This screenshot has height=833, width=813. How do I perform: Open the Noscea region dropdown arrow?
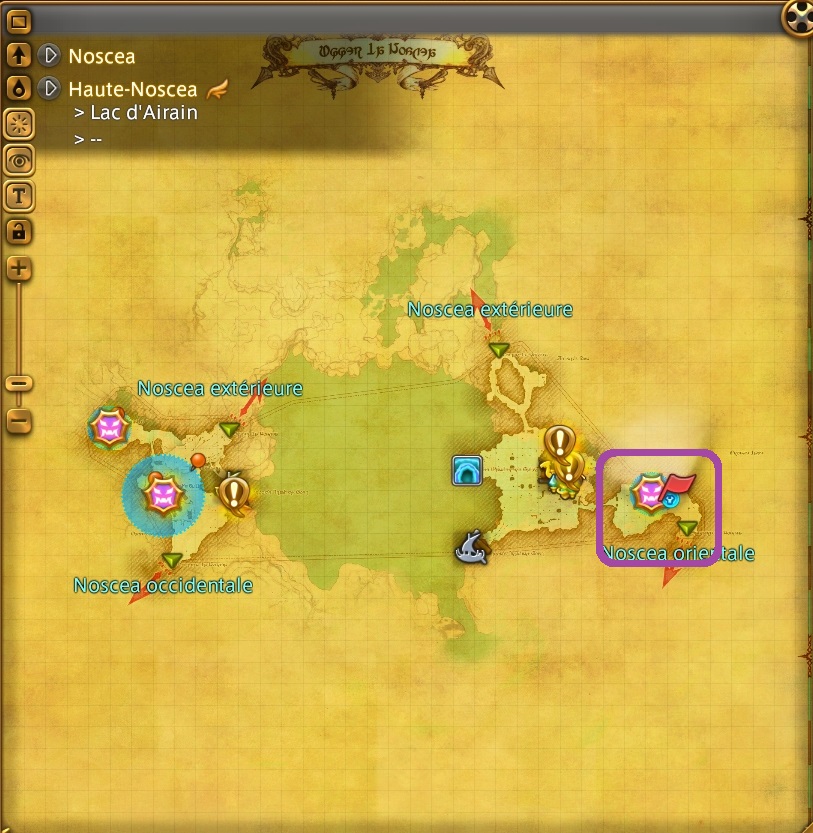tap(50, 56)
